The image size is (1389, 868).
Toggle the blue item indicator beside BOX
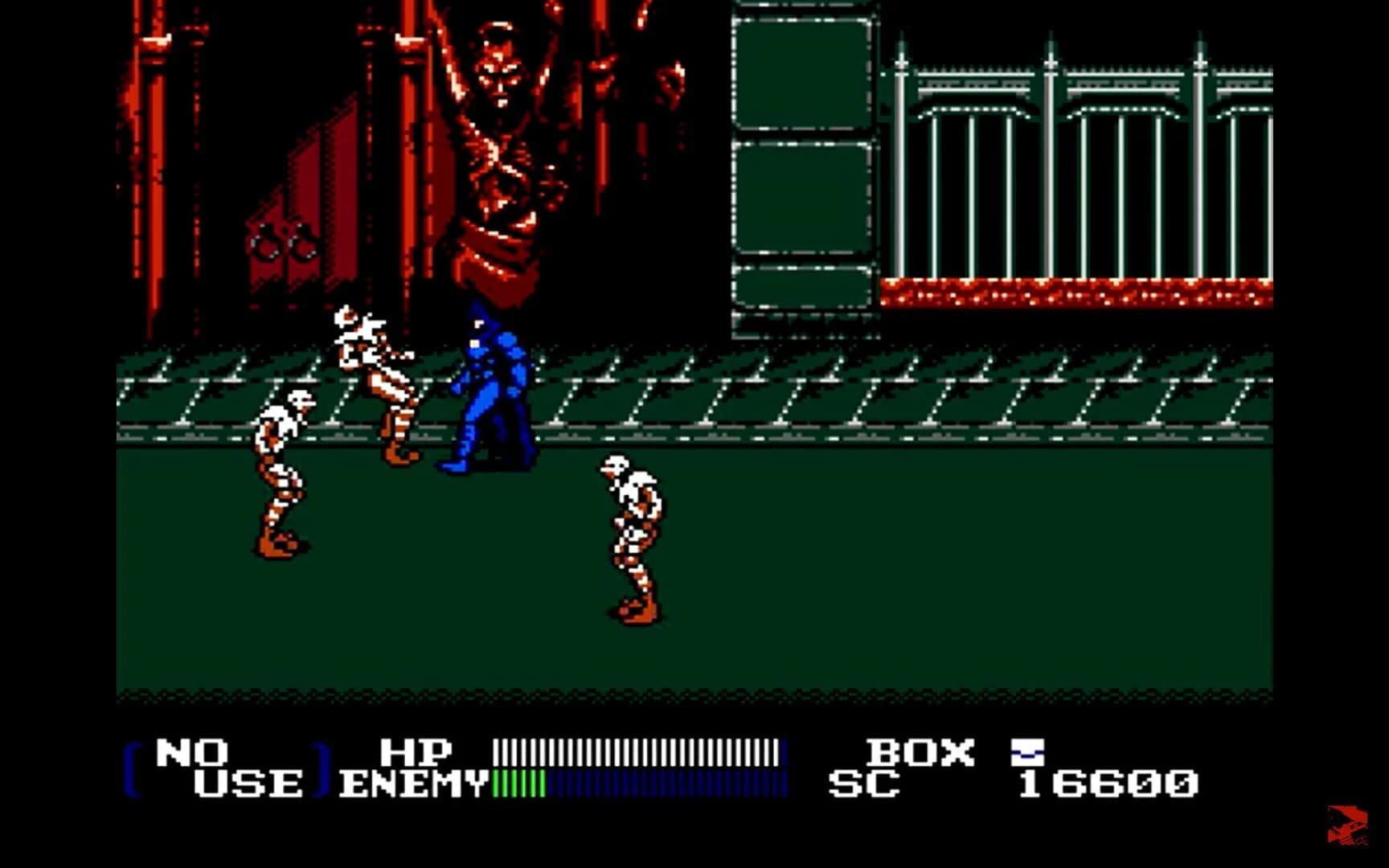coord(1027,754)
